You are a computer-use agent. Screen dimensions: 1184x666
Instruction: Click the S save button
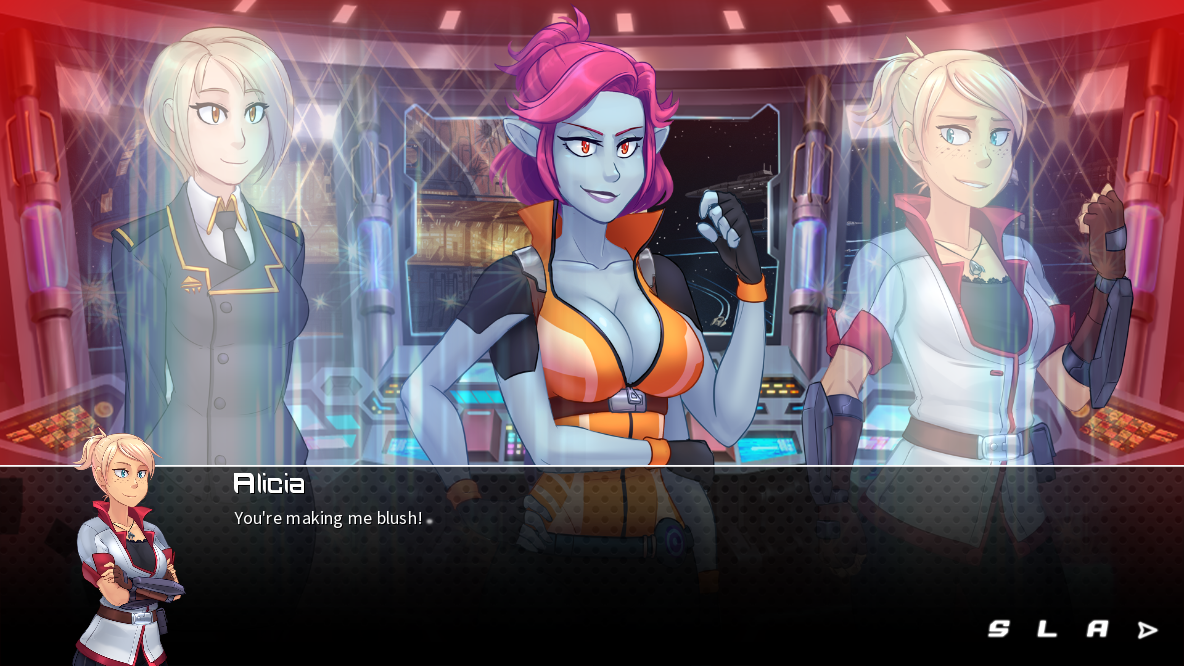pyautogui.click(x=998, y=629)
